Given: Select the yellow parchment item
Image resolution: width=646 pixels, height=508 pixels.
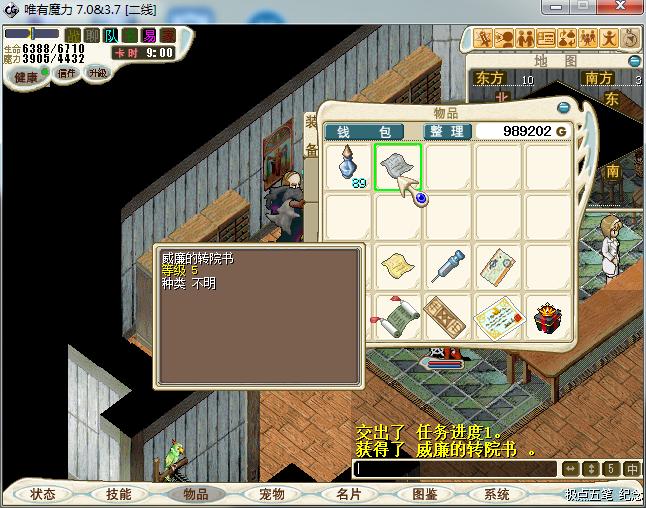Looking at the screenshot, I should pos(397,266).
